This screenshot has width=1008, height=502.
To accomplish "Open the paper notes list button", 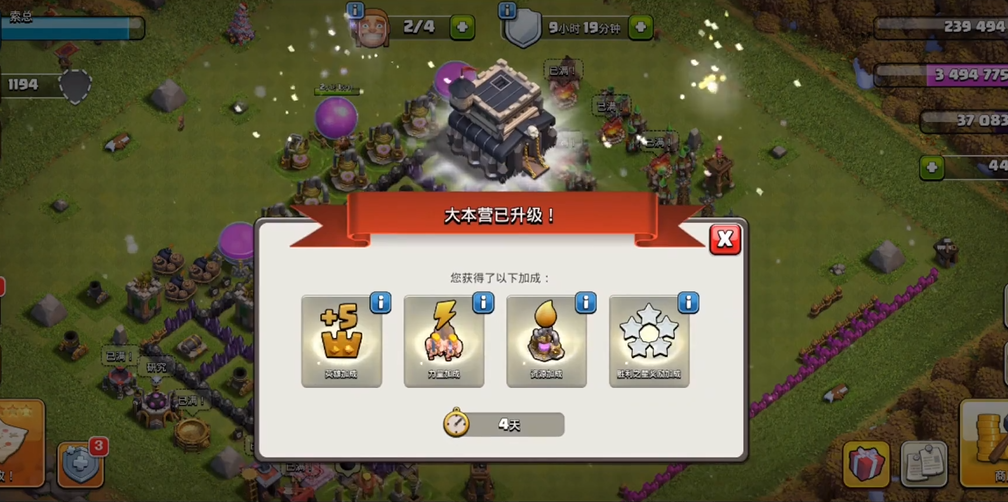I will point(924,465).
